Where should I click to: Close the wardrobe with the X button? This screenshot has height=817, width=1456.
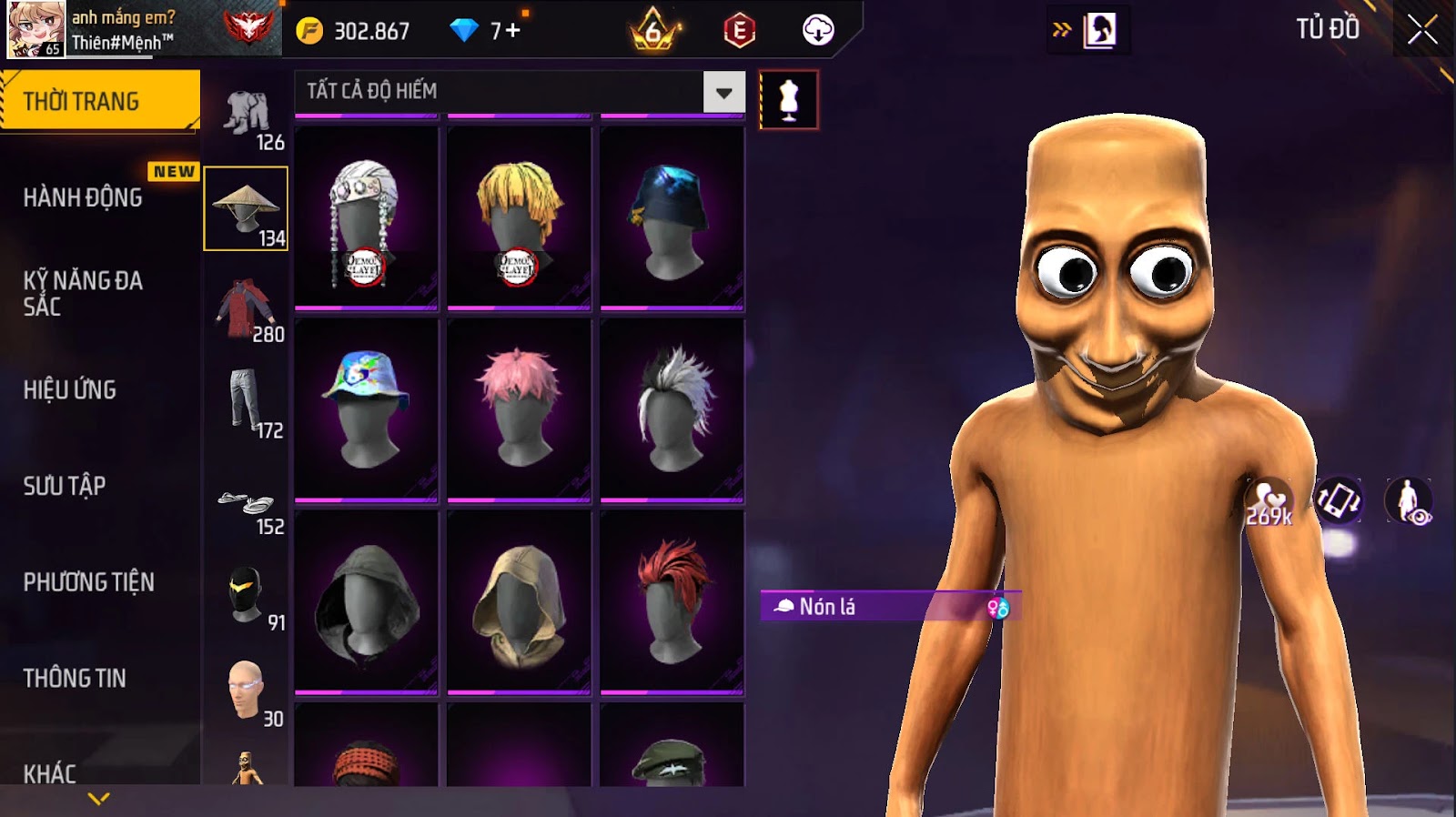[x=1422, y=30]
